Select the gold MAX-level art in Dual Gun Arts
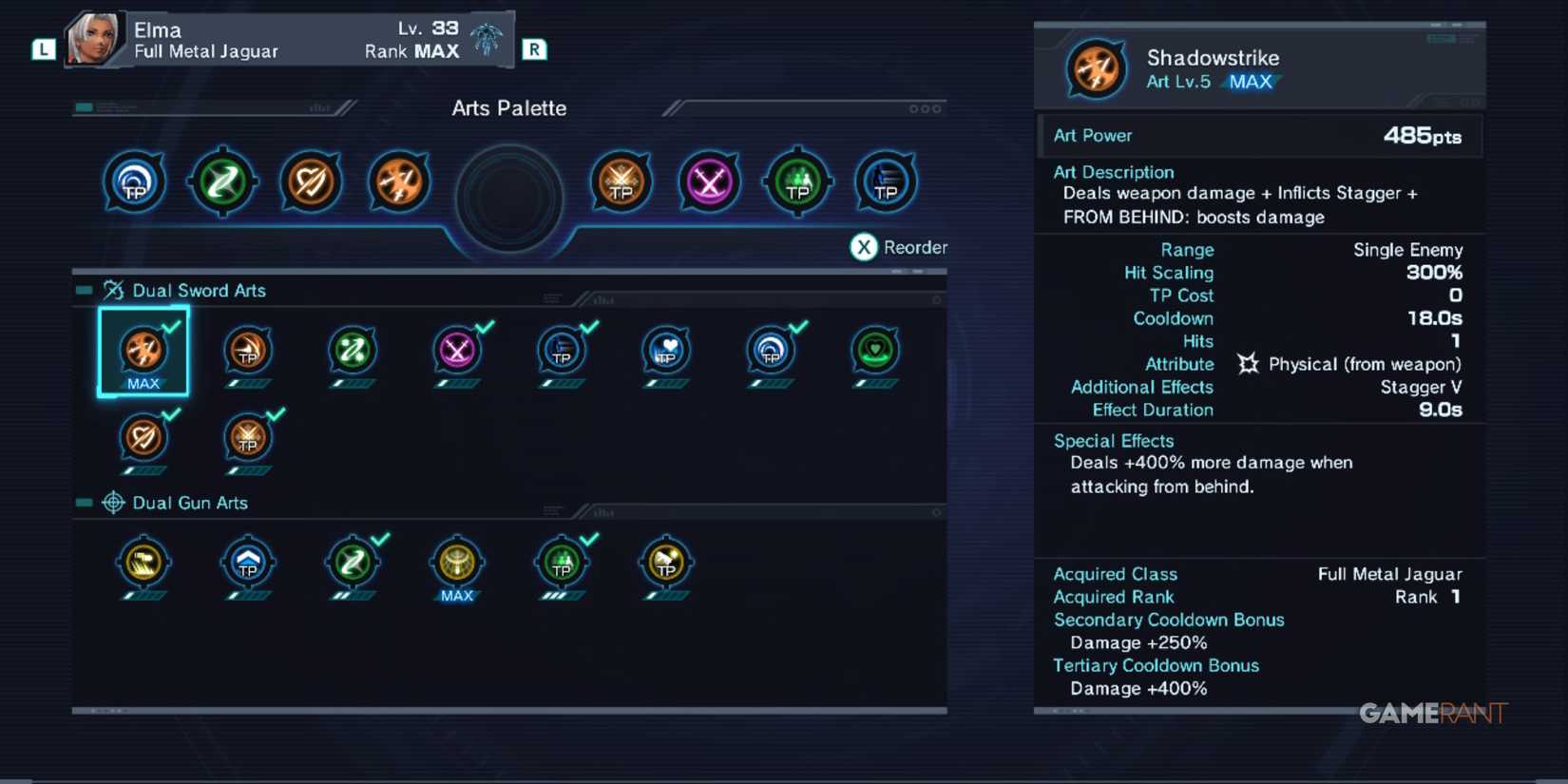This screenshot has height=784, width=1568. click(x=457, y=564)
